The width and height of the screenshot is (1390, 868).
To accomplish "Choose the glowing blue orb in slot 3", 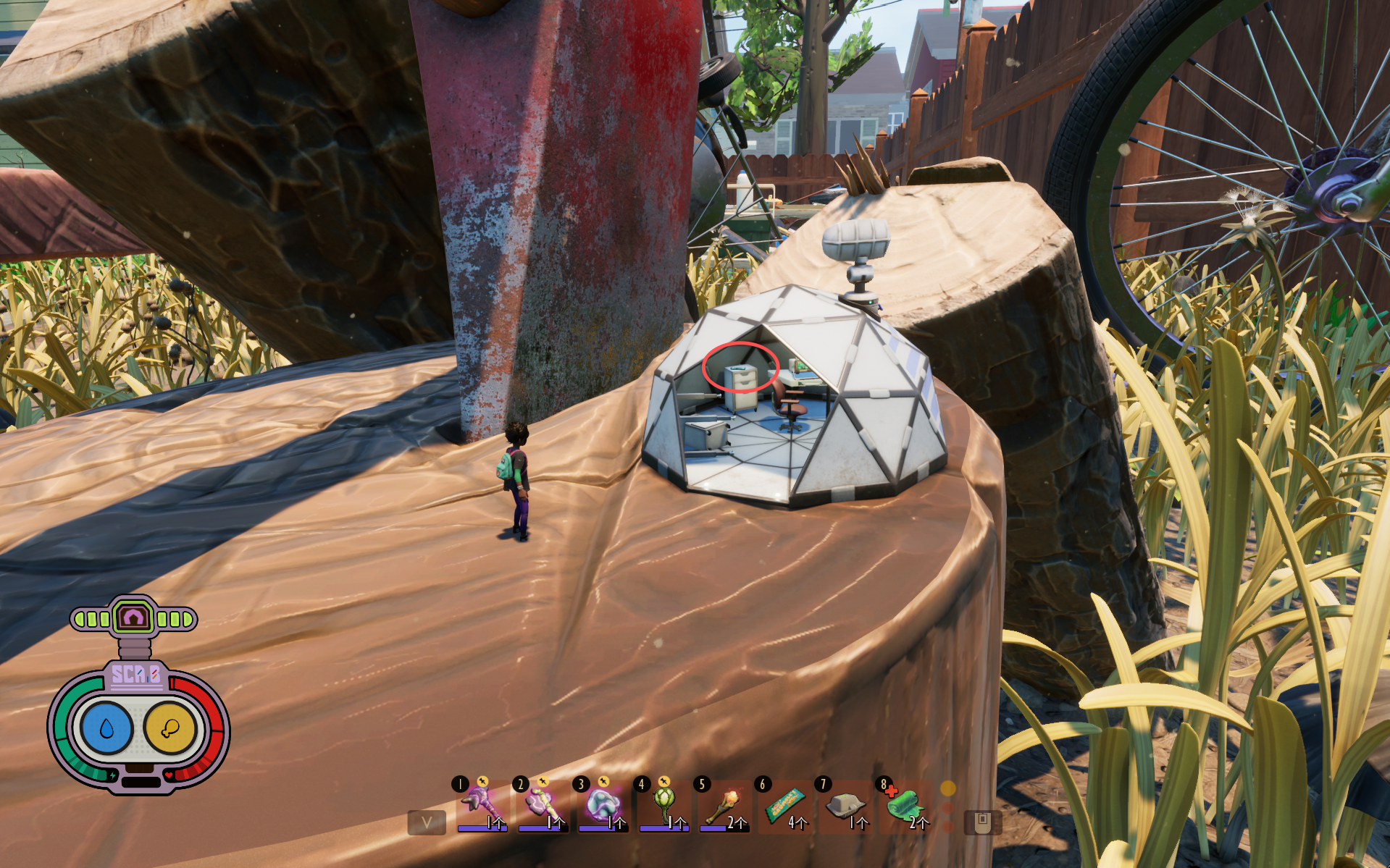I will (603, 805).
